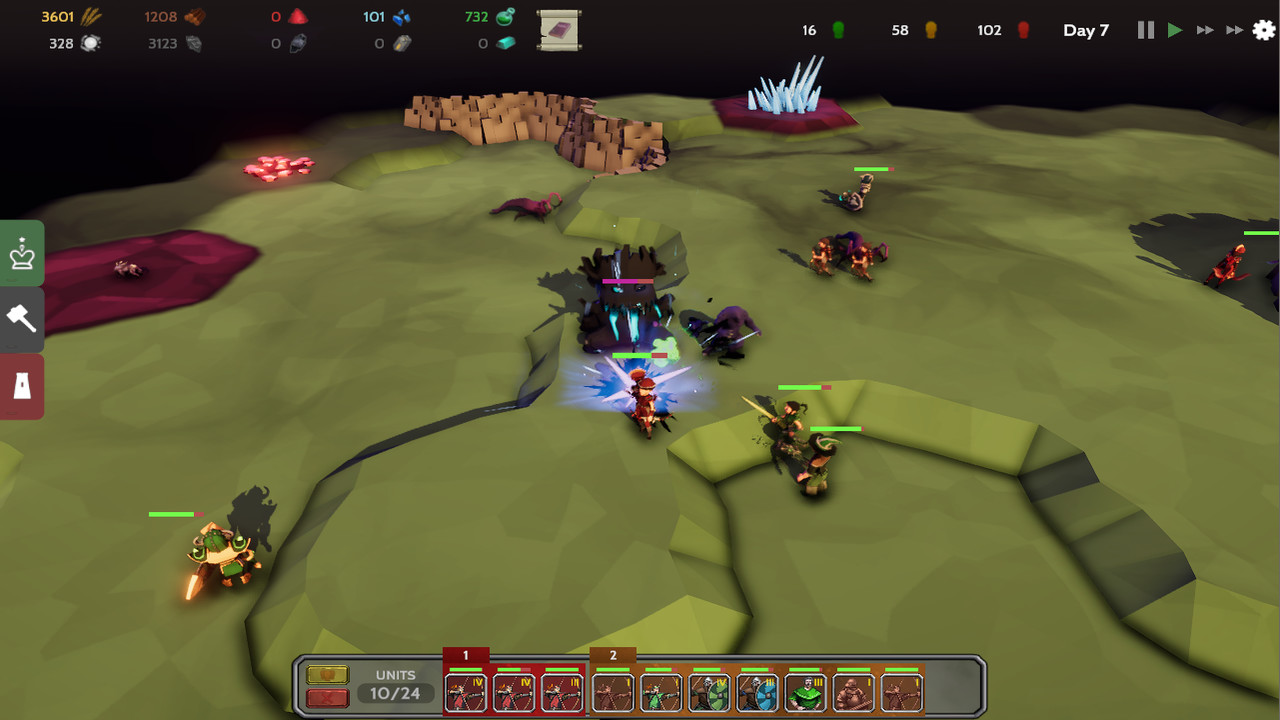Click the green potion resource icon
The width and height of the screenshot is (1280, 720).
tap(502, 16)
